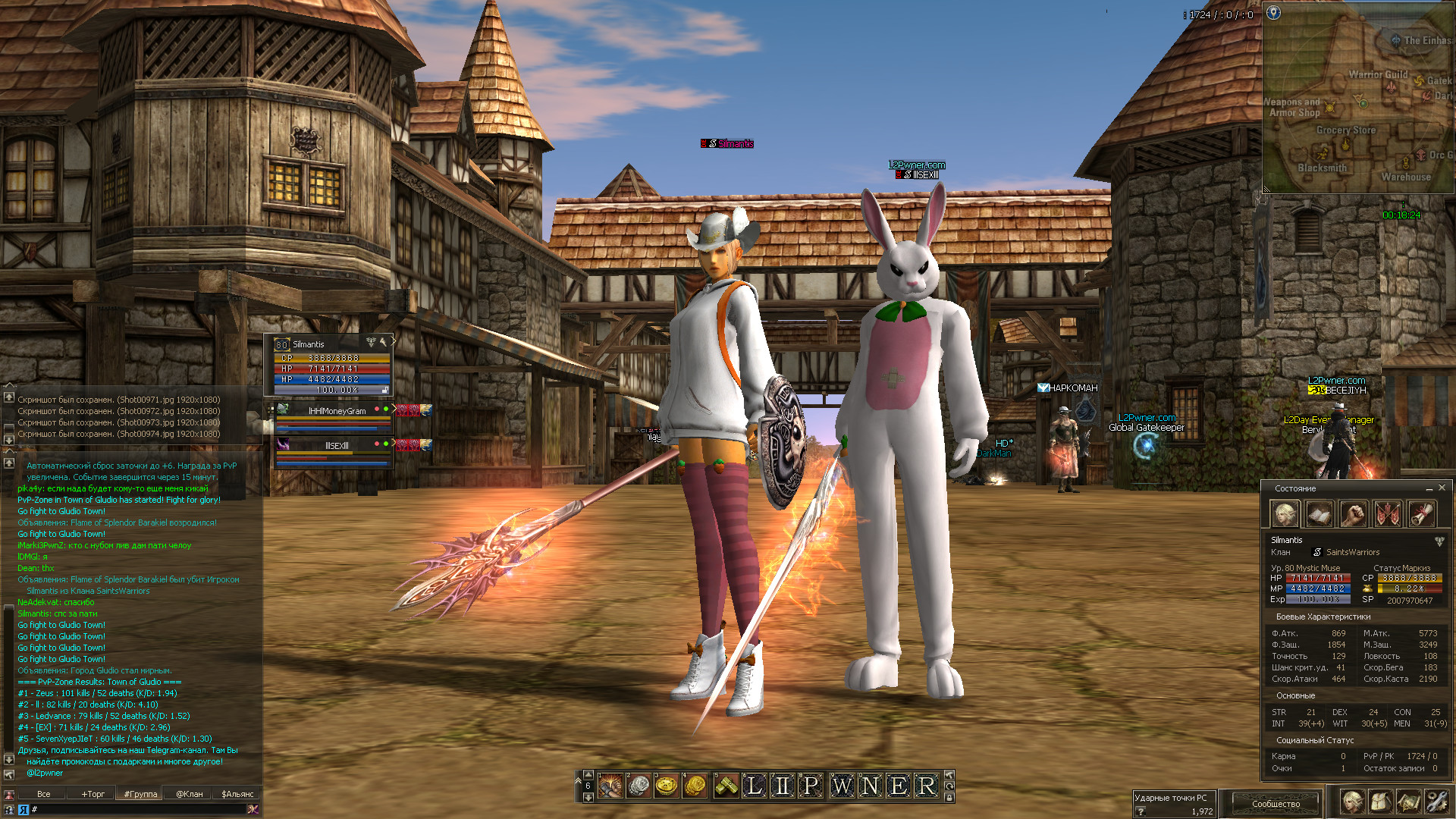Image resolution: width=1456 pixels, height=819 pixels.
Task: Select the silver coins hotbar slot
Action: coord(639,786)
